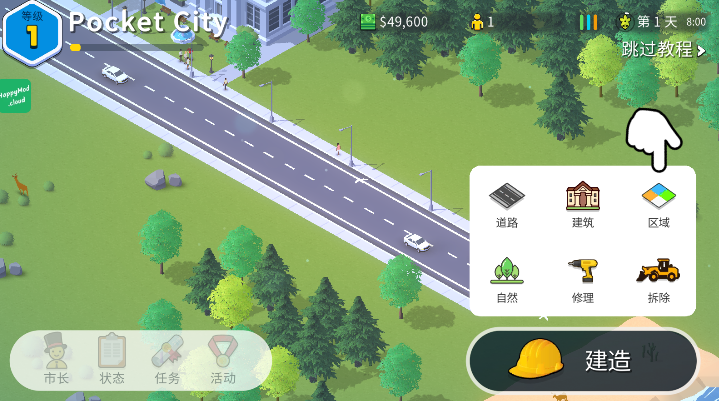
Task: Open the Nature (自然) category
Action: pos(507,279)
